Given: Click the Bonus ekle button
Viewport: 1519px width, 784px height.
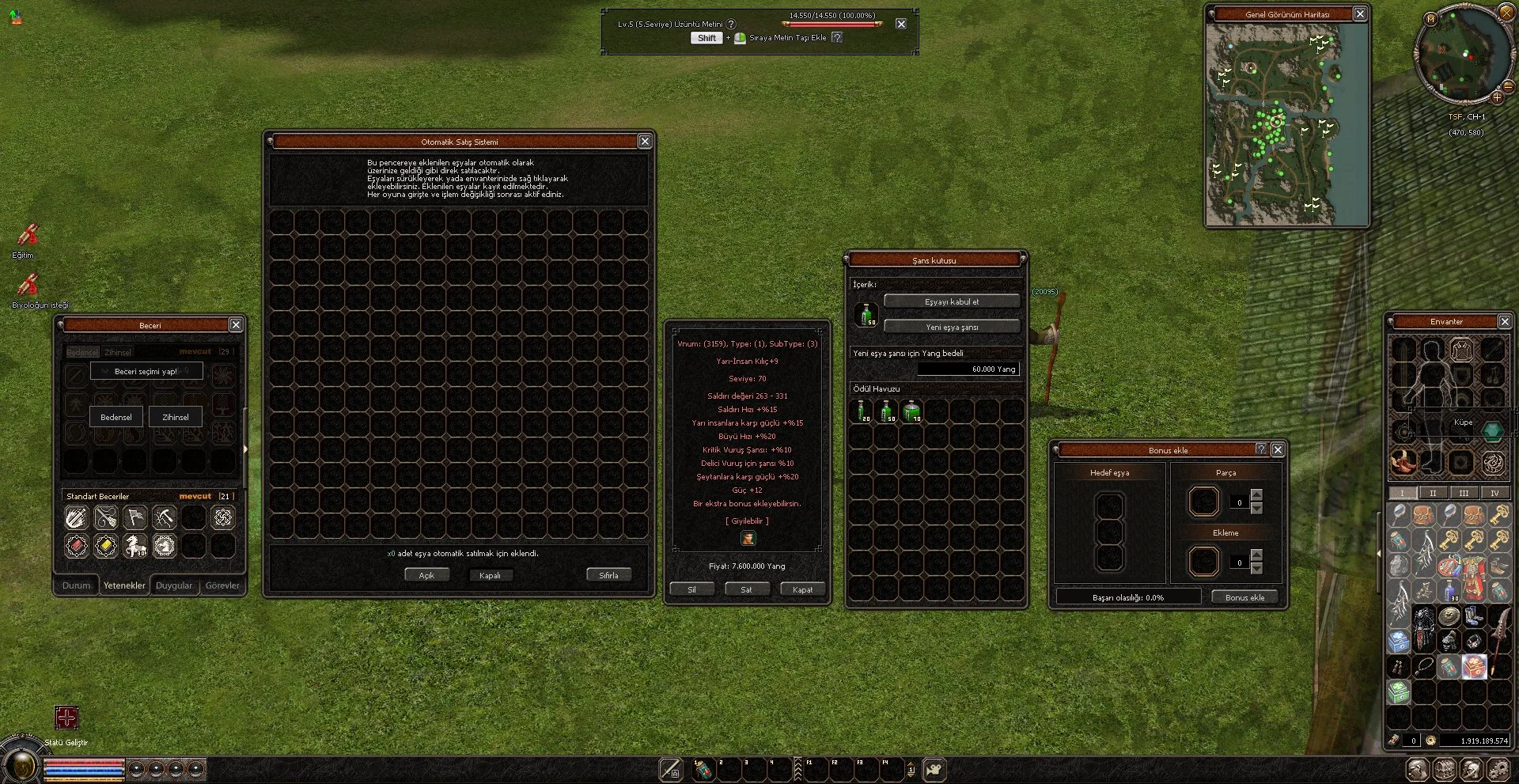Looking at the screenshot, I should click(1244, 597).
